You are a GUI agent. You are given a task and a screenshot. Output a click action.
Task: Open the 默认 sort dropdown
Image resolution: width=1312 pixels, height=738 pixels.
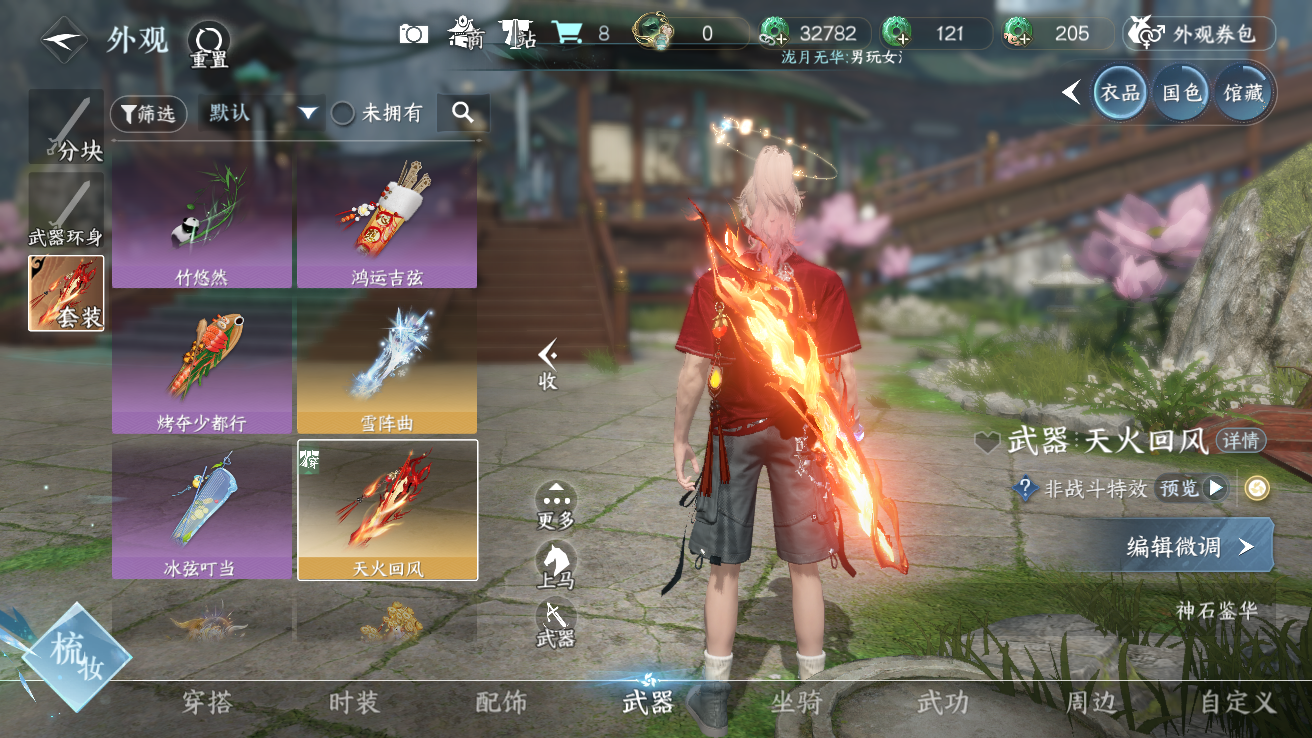(x=259, y=113)
